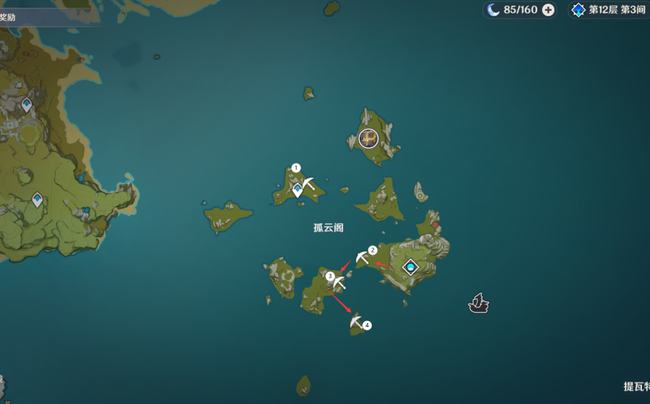Screen dimensions: 650x404
Task: Choose the lower teleport waypoint on the mainland
Action: click(x=37, y=200)
